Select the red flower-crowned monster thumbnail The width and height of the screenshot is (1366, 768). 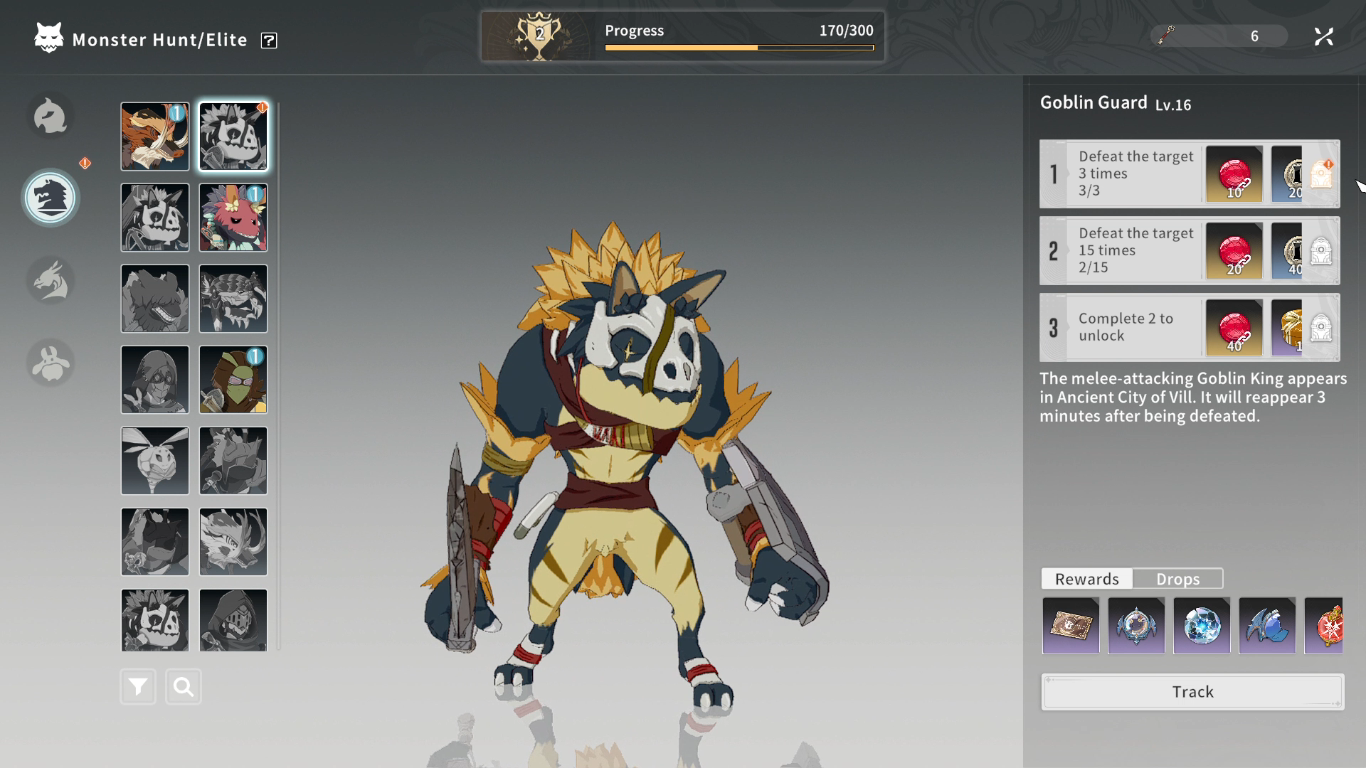point(233,217)
